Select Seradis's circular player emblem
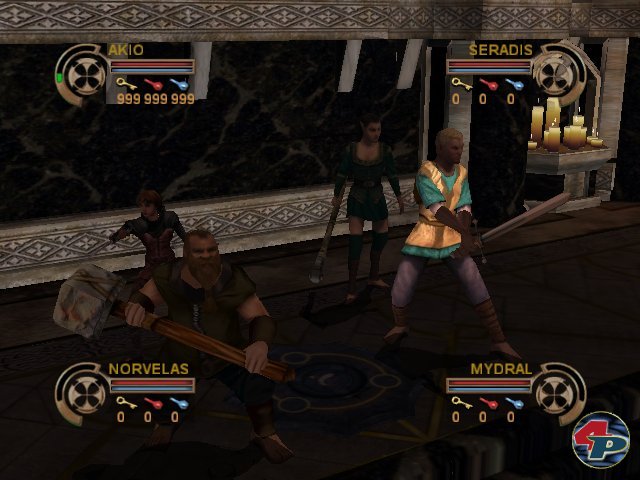Screen dimensions: 640x480 click(x=557, y=72)
